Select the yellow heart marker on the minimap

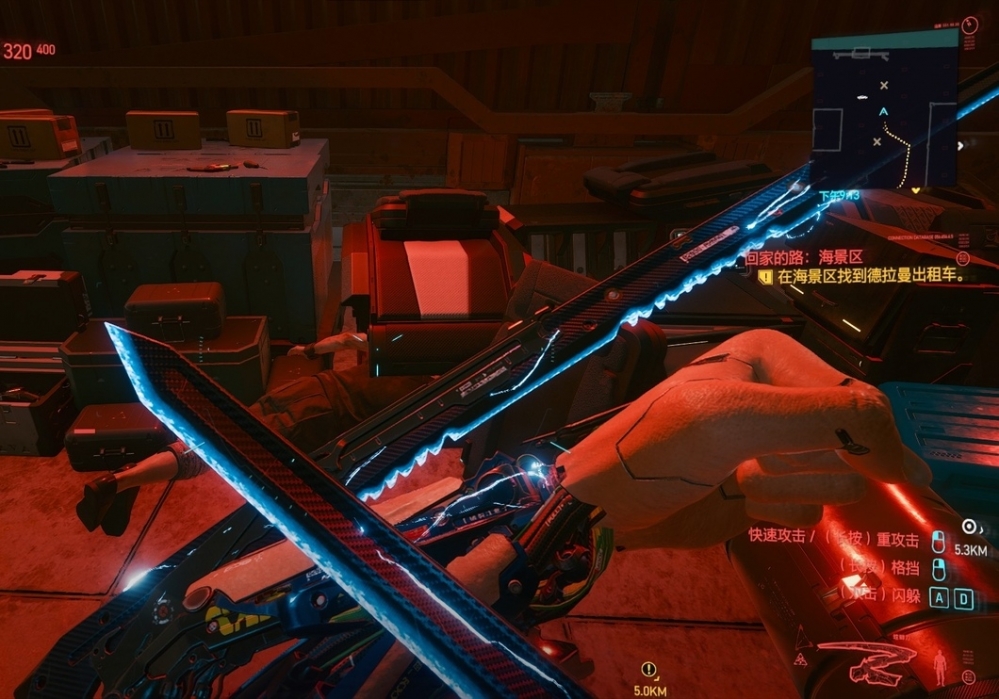(x=916, y=188)
